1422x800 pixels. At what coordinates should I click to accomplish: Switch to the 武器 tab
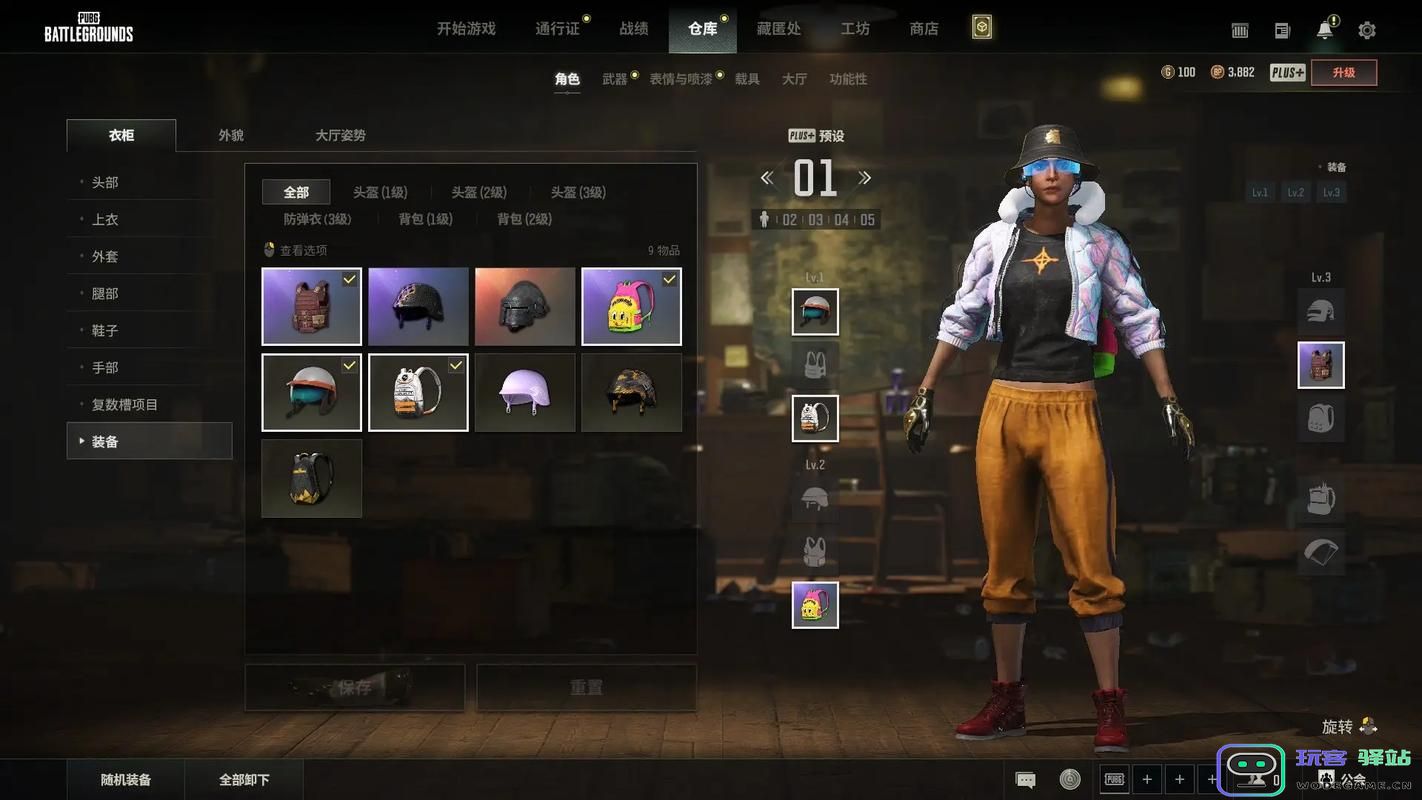click(616, 77)
